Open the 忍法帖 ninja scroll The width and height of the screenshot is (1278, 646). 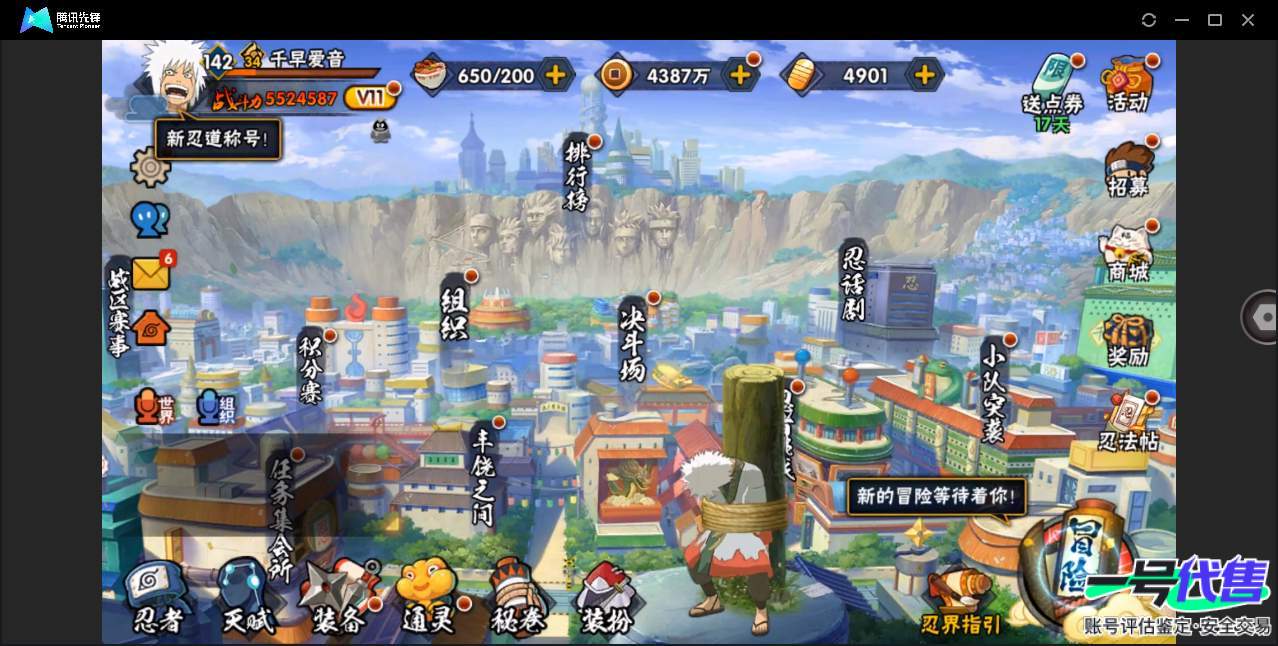click(1128, 424)
